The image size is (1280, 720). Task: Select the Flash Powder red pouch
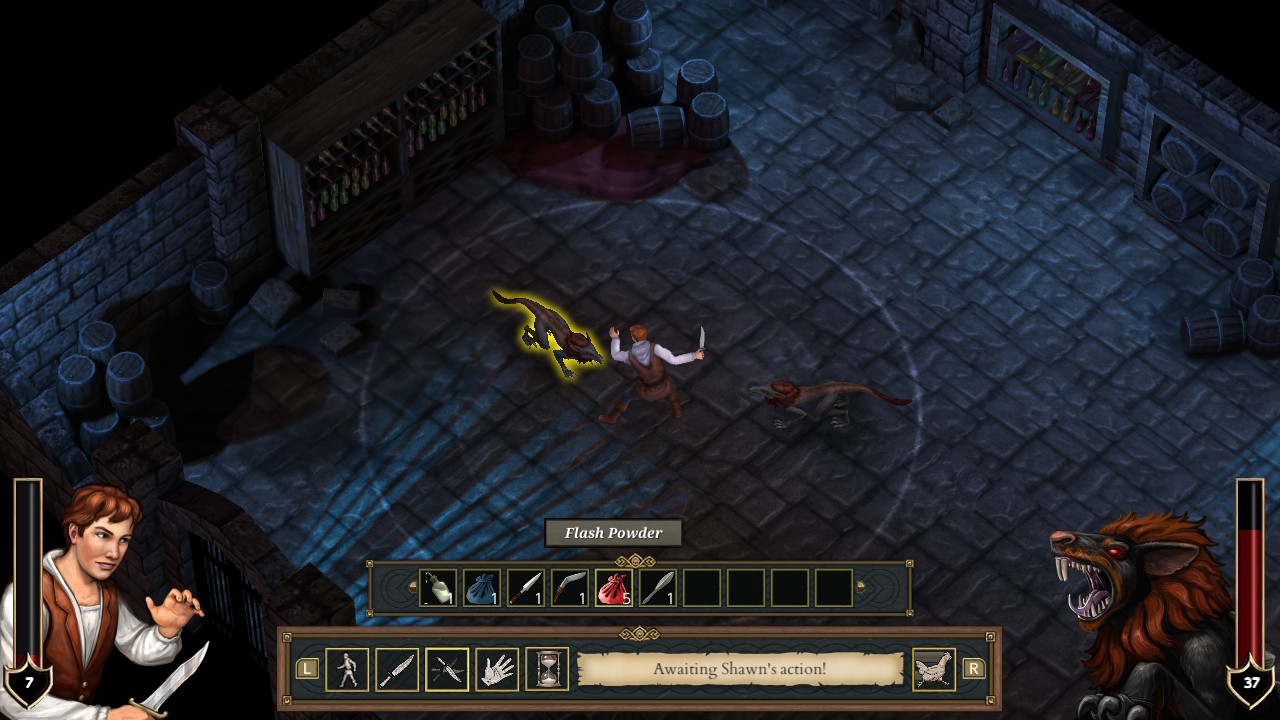(613, 589)
